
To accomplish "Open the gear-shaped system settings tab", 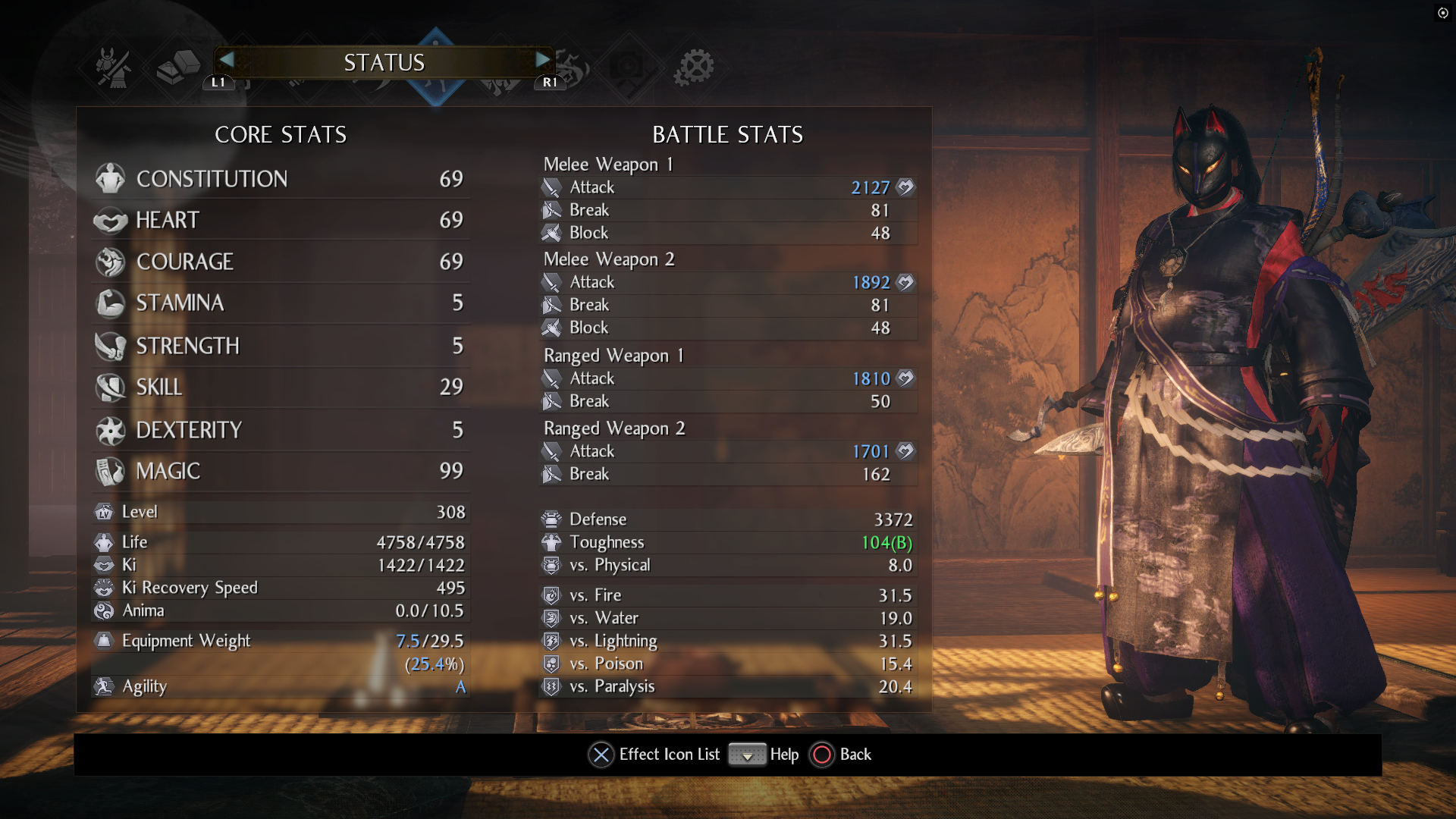I will pyautogui.click(x=694, y=67).
